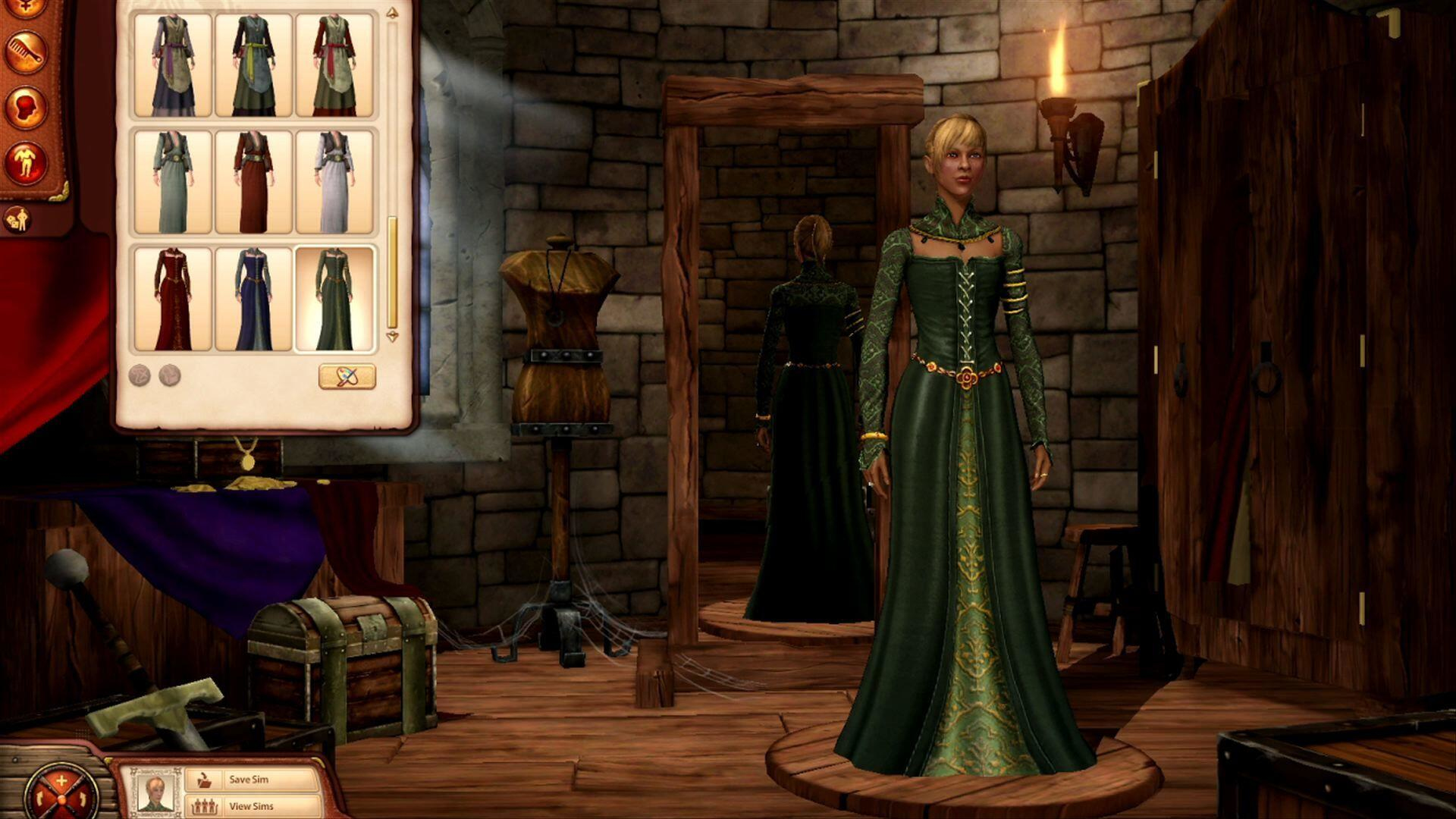This screenshot has width=1456, height=819.
Task: Select the clothing category body icon
Action: [x=26, y=162]
